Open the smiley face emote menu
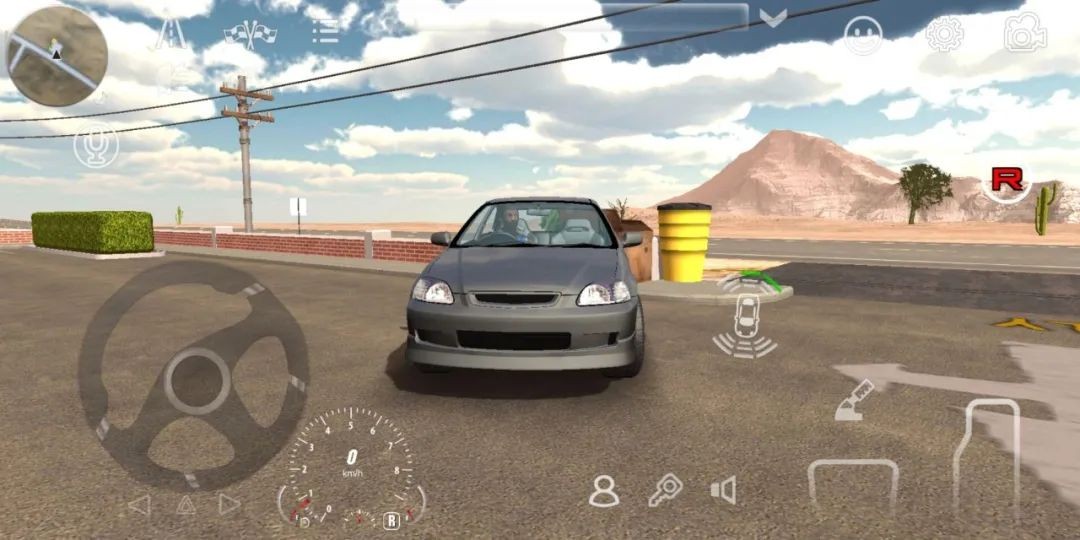Screen dimensions: 1080x540 pos(863,35)
